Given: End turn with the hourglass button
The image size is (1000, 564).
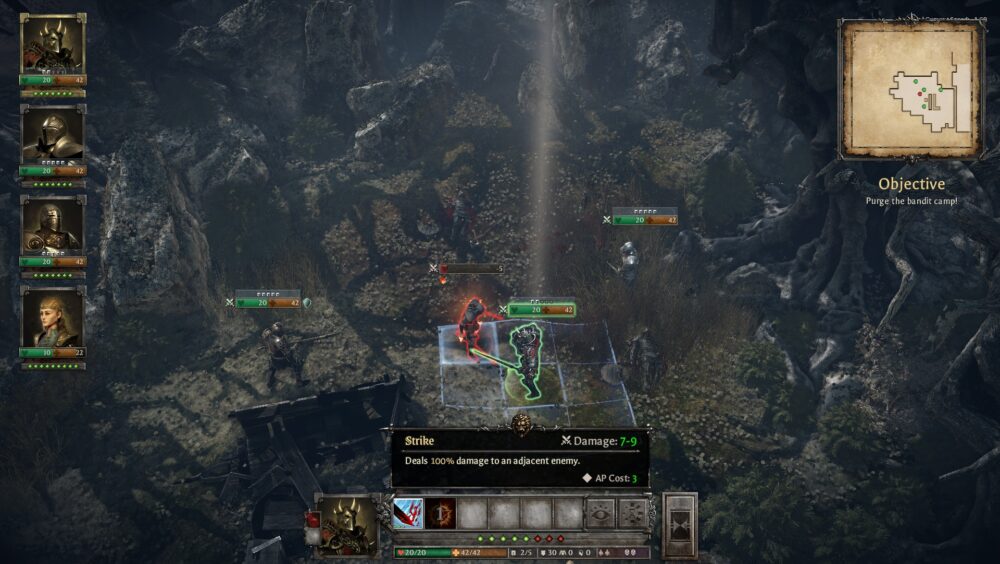Looking at the screenshot, I should (x=680, y=525).
